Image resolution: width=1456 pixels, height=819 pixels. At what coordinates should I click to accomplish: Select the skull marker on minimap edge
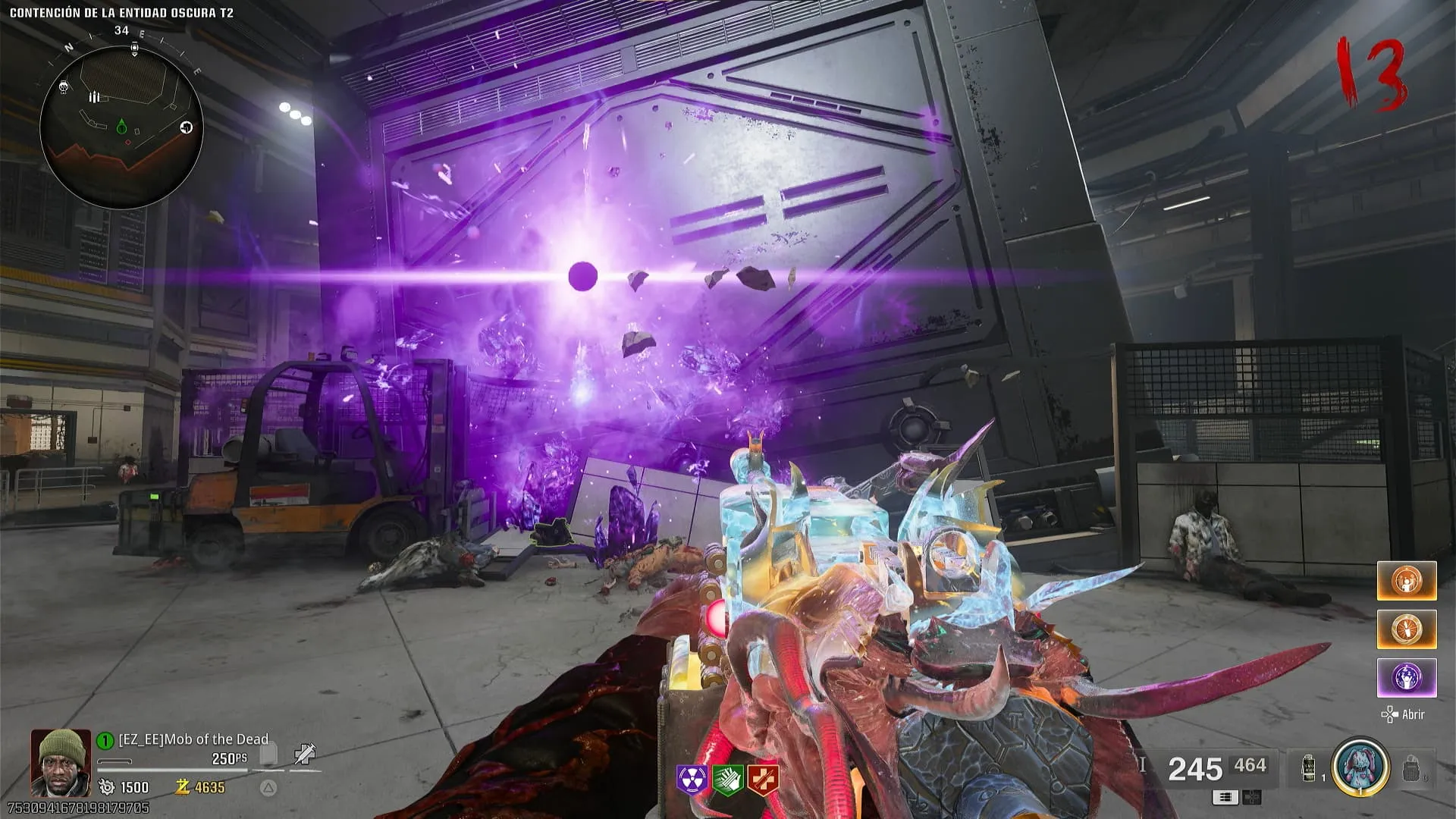click(x=64, y=88)
